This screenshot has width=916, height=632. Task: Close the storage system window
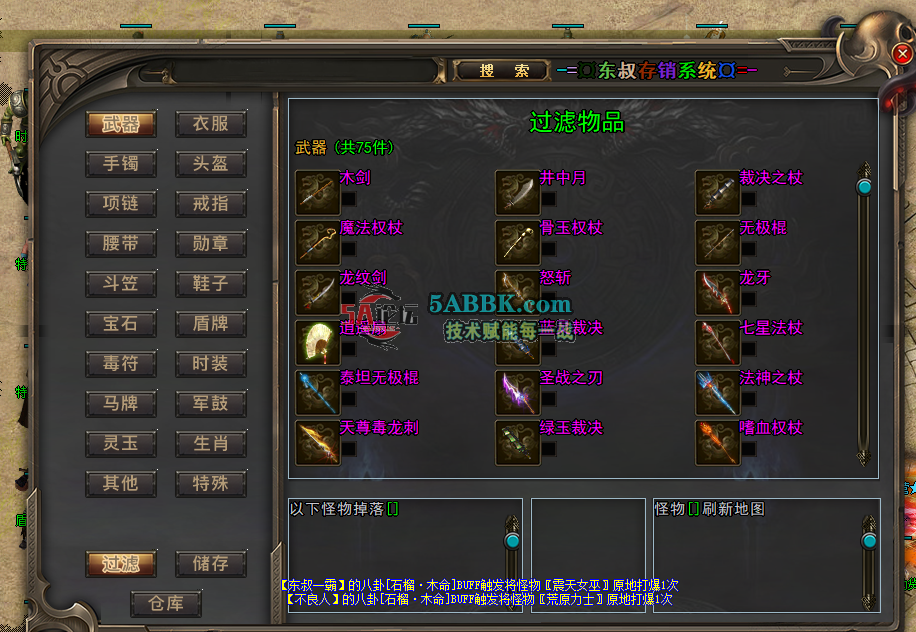coord(901,53)
